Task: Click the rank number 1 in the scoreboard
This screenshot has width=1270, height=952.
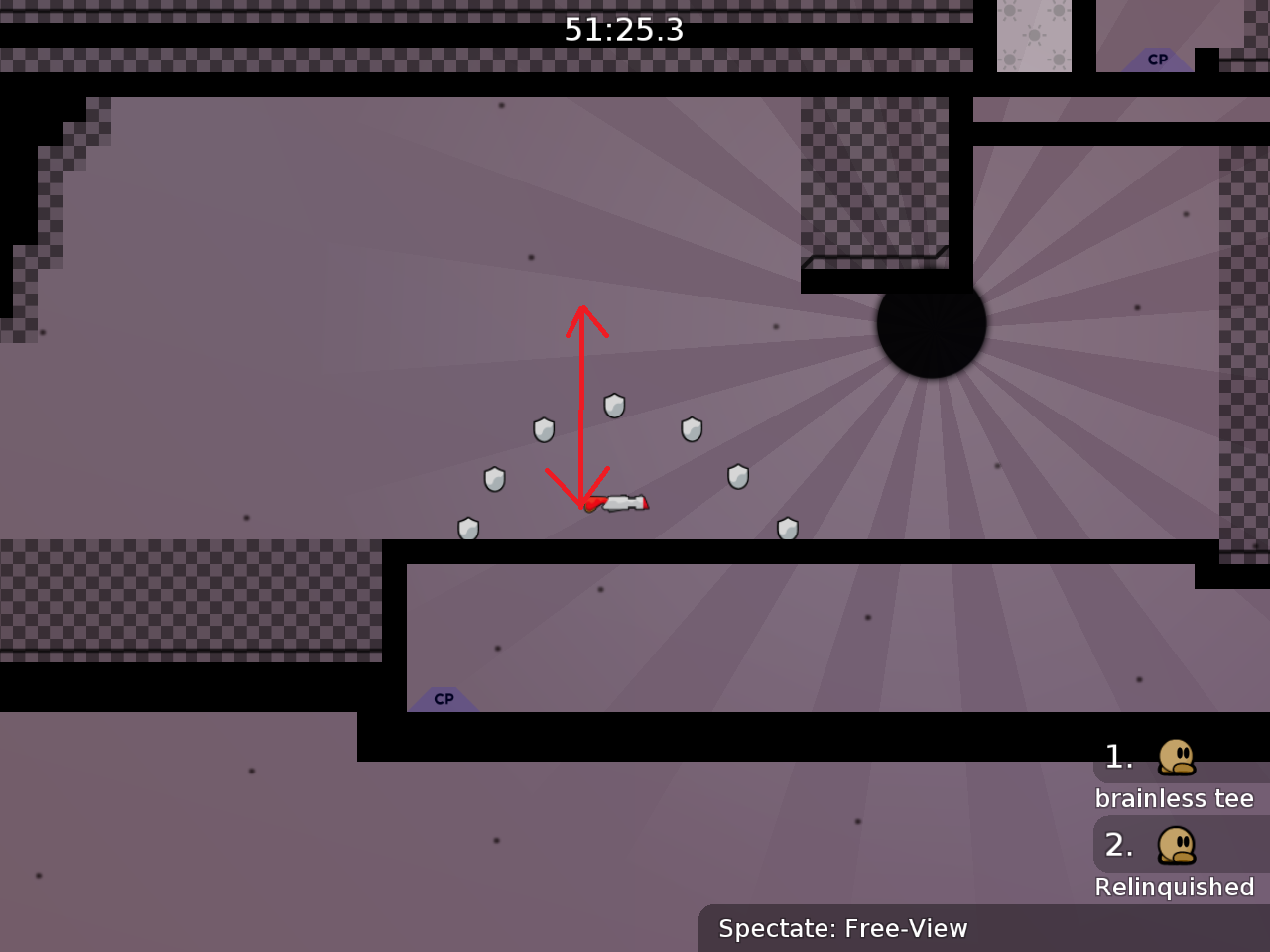Action: 1118,757
